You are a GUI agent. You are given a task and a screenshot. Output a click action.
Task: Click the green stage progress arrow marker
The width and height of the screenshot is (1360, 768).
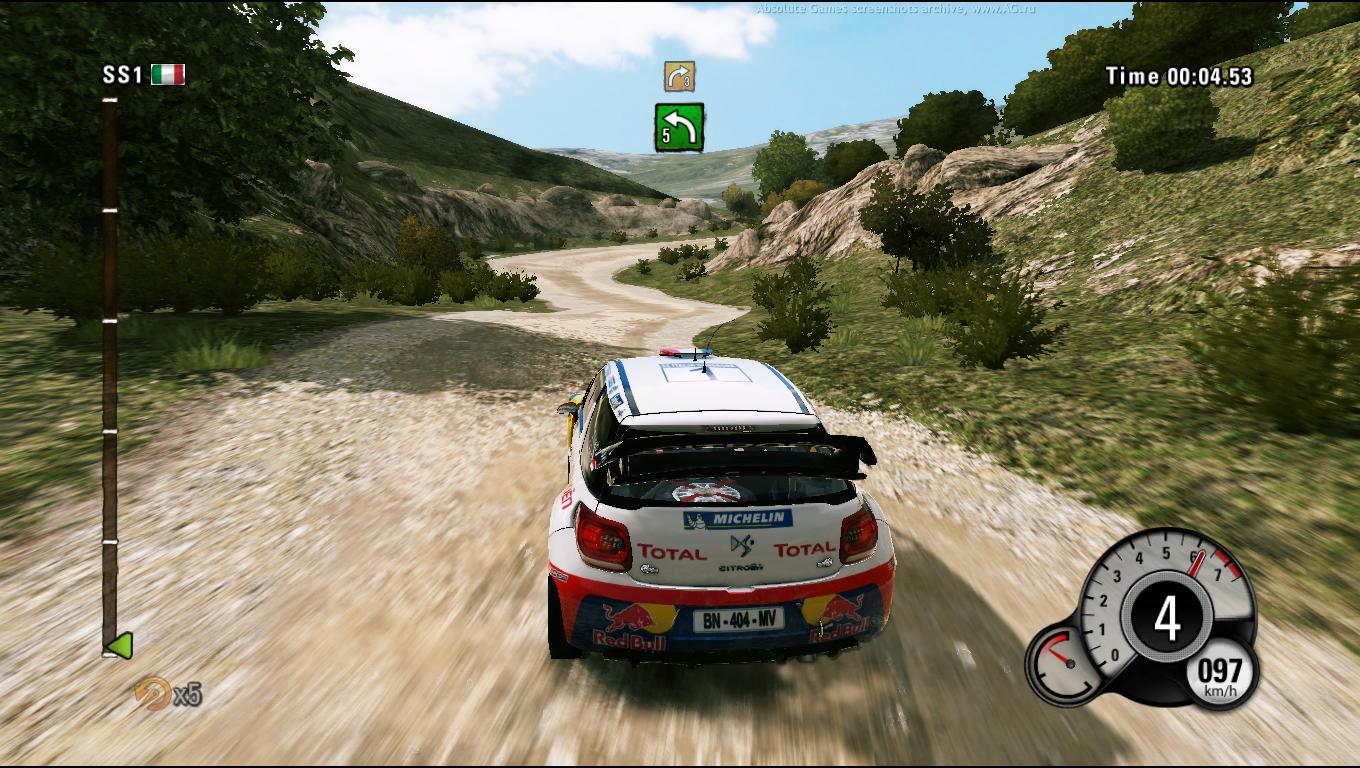[120, 646]
